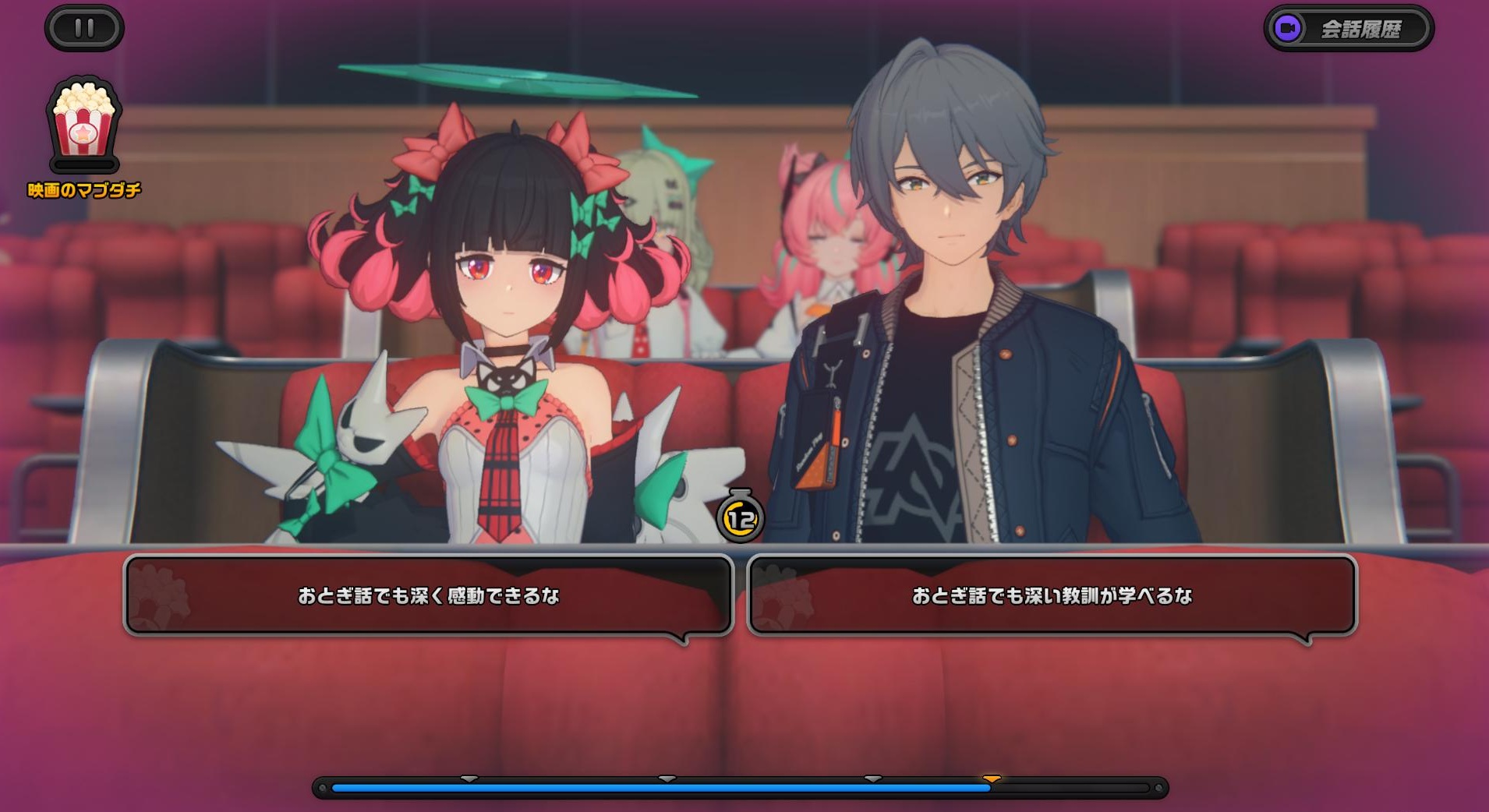Choose reply おとぎ話でも深く感動できるな

[428, 595]
